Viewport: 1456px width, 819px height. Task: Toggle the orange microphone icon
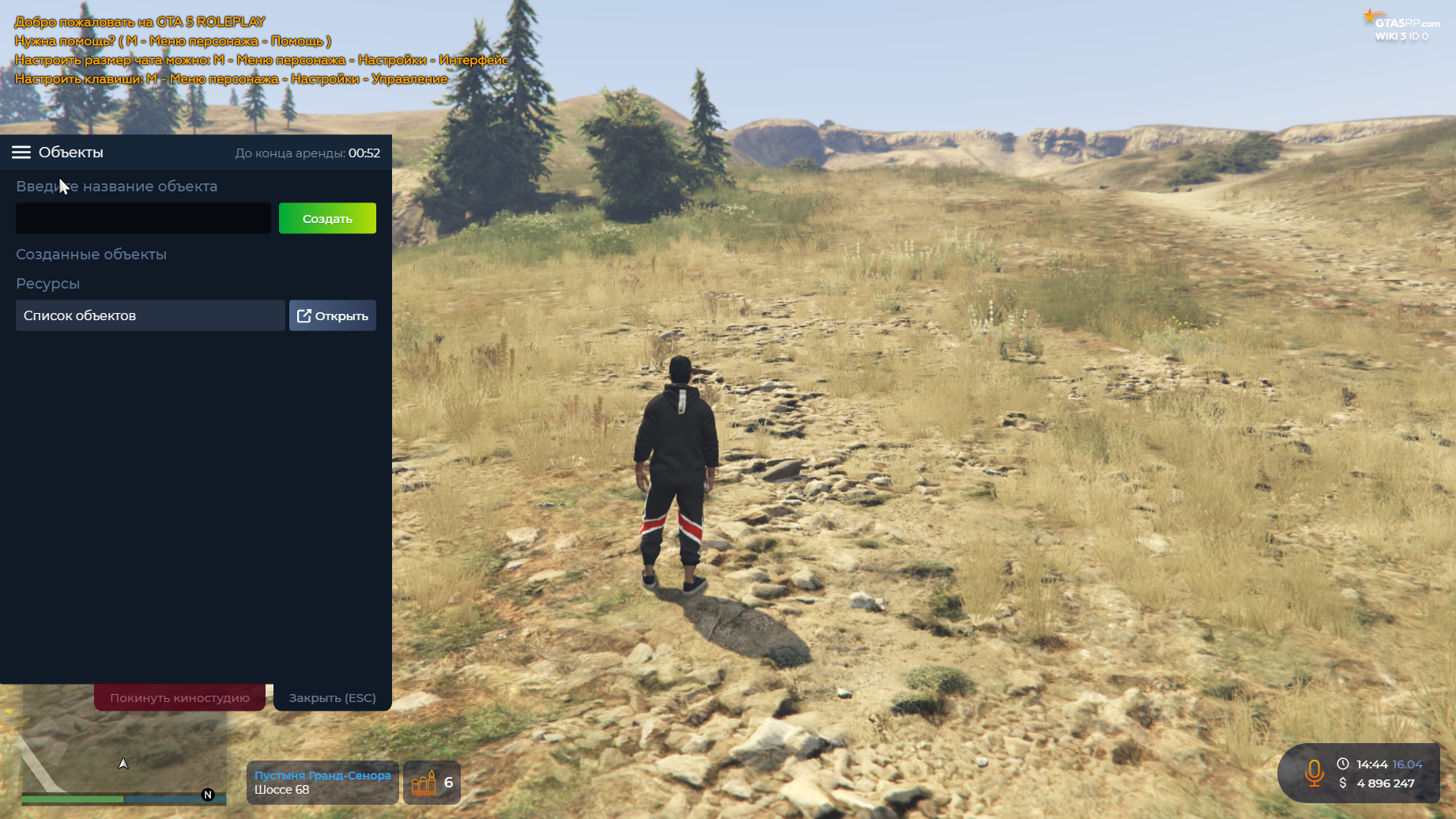tap(1314, 773)
